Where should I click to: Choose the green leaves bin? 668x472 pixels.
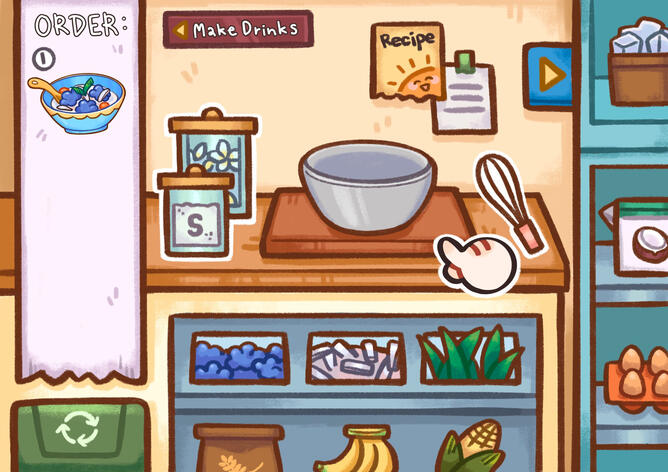click(470, 357)
